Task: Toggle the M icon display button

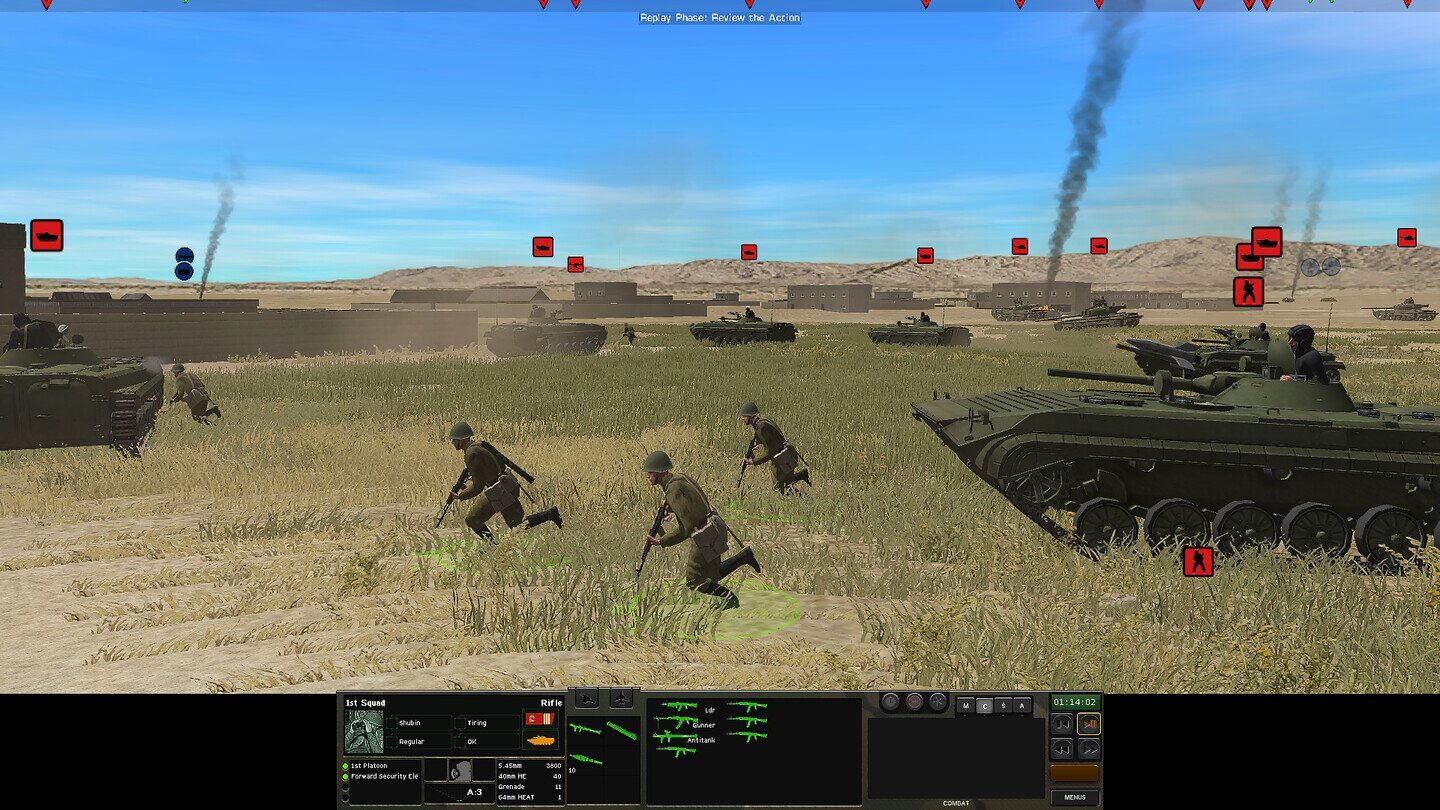Action: 965,705
